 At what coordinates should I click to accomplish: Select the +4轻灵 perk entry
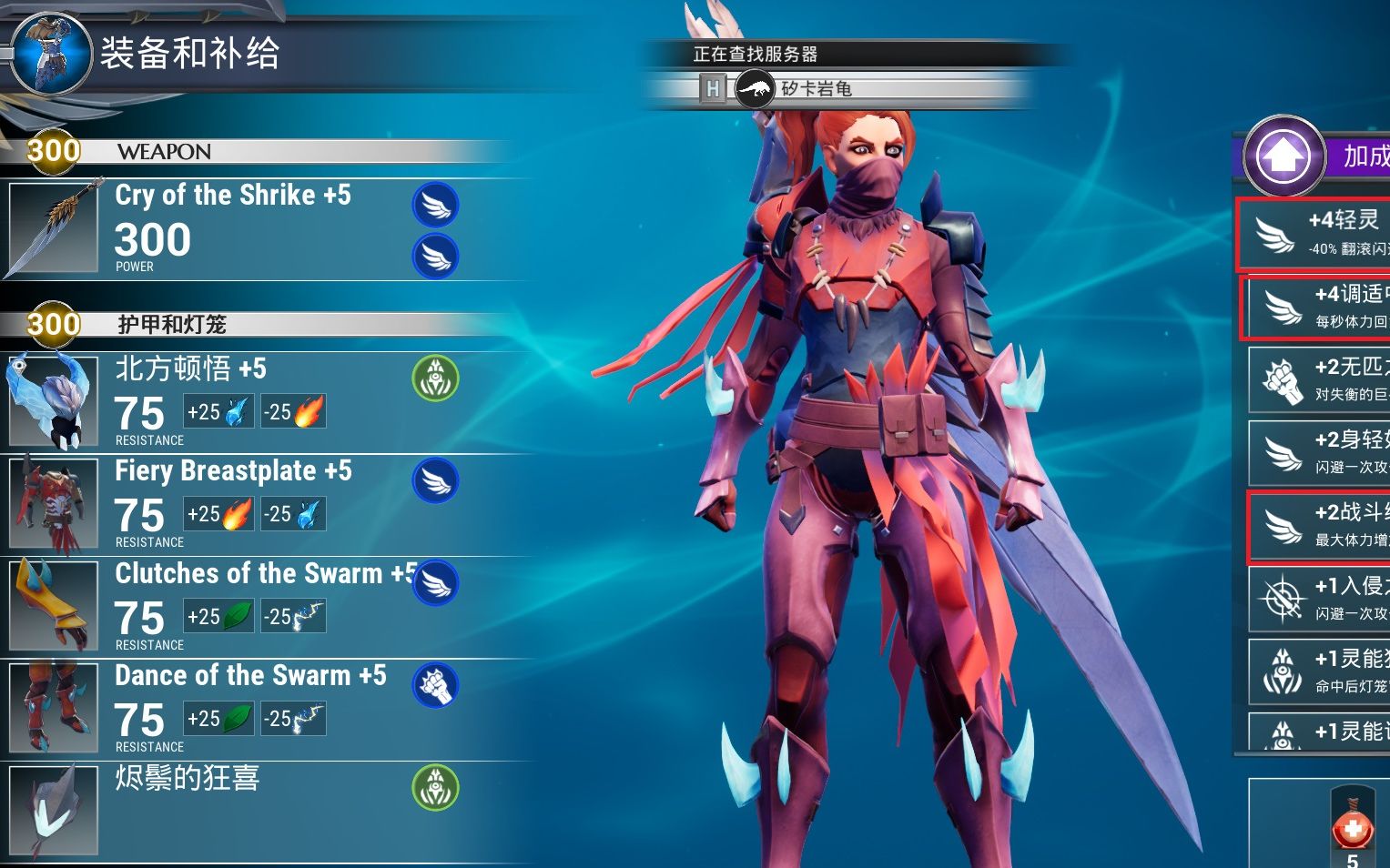coord(1314,234)
